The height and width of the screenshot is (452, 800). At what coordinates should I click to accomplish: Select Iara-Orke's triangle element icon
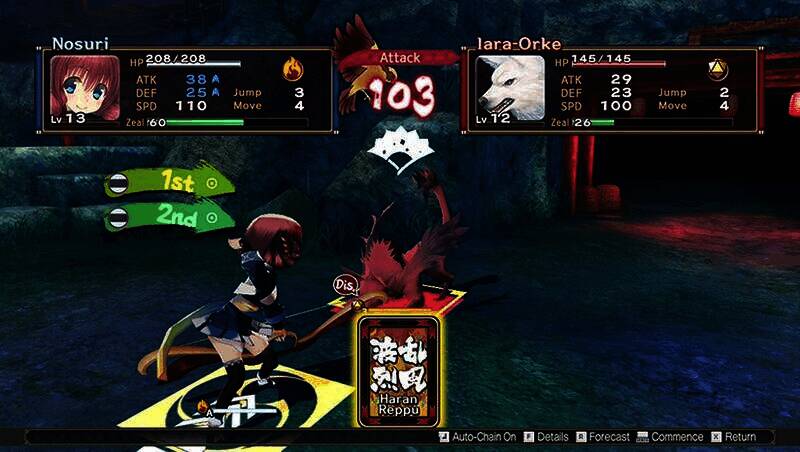pyautogui.click(x=717, y=69)
